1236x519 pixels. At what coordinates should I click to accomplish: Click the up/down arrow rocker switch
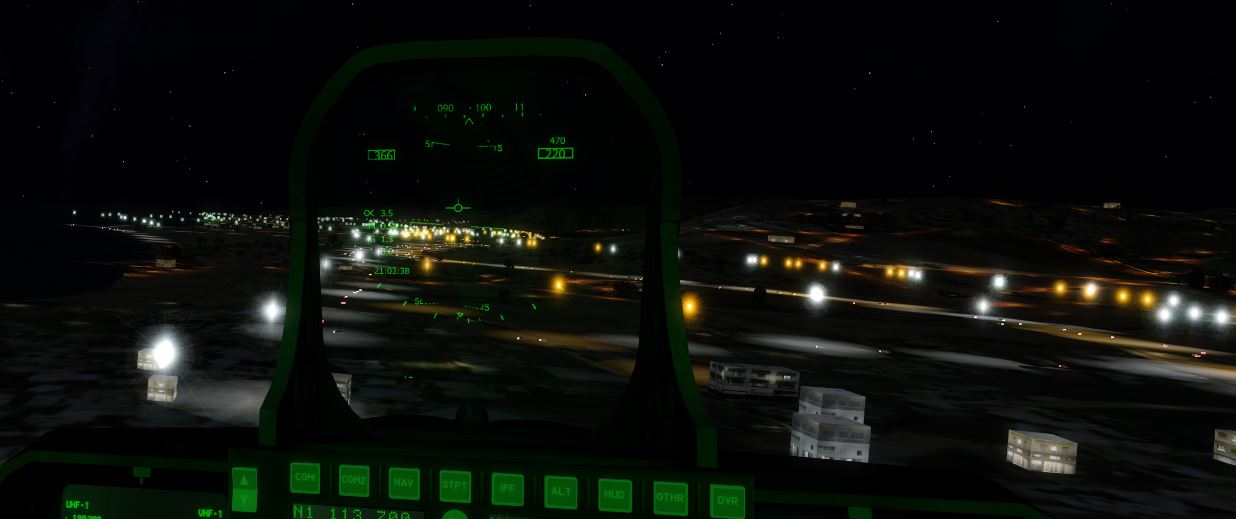pos(244,489)
